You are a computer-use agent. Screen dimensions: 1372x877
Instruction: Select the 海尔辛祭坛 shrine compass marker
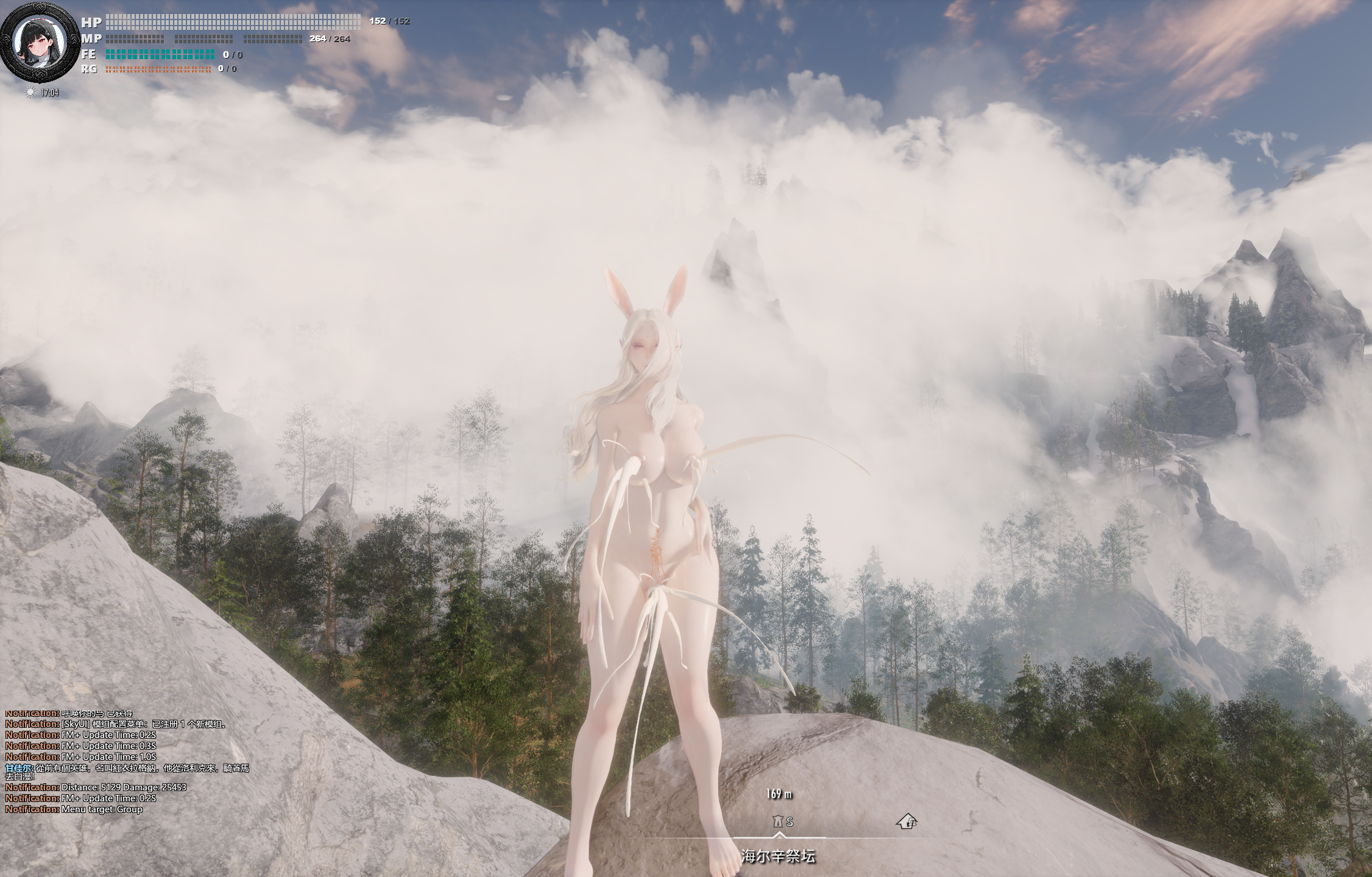[777, 822]
